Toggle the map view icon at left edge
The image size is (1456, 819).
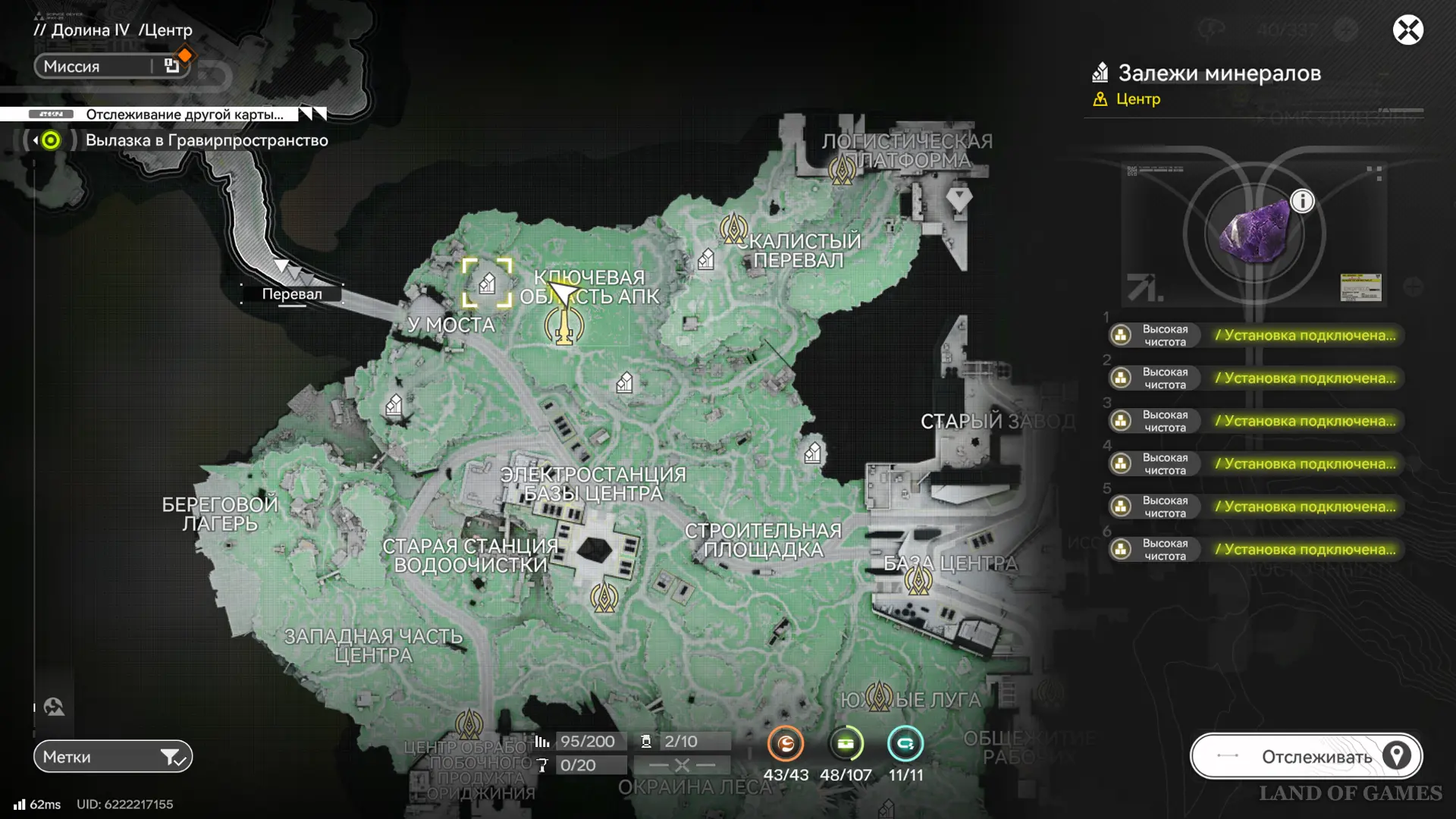pyautogui.click(x=54, y=707)
